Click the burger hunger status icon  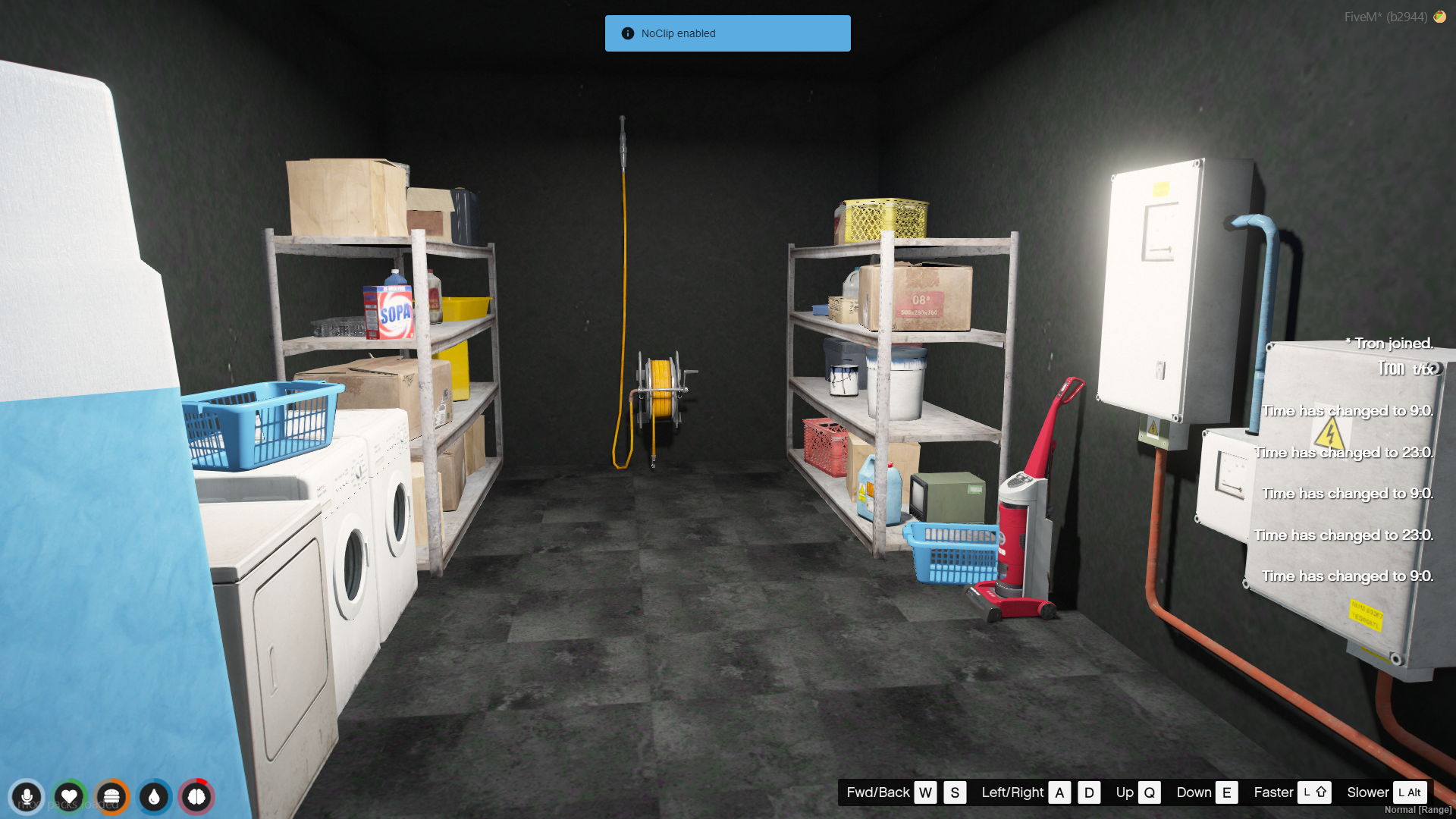(111, 797)
